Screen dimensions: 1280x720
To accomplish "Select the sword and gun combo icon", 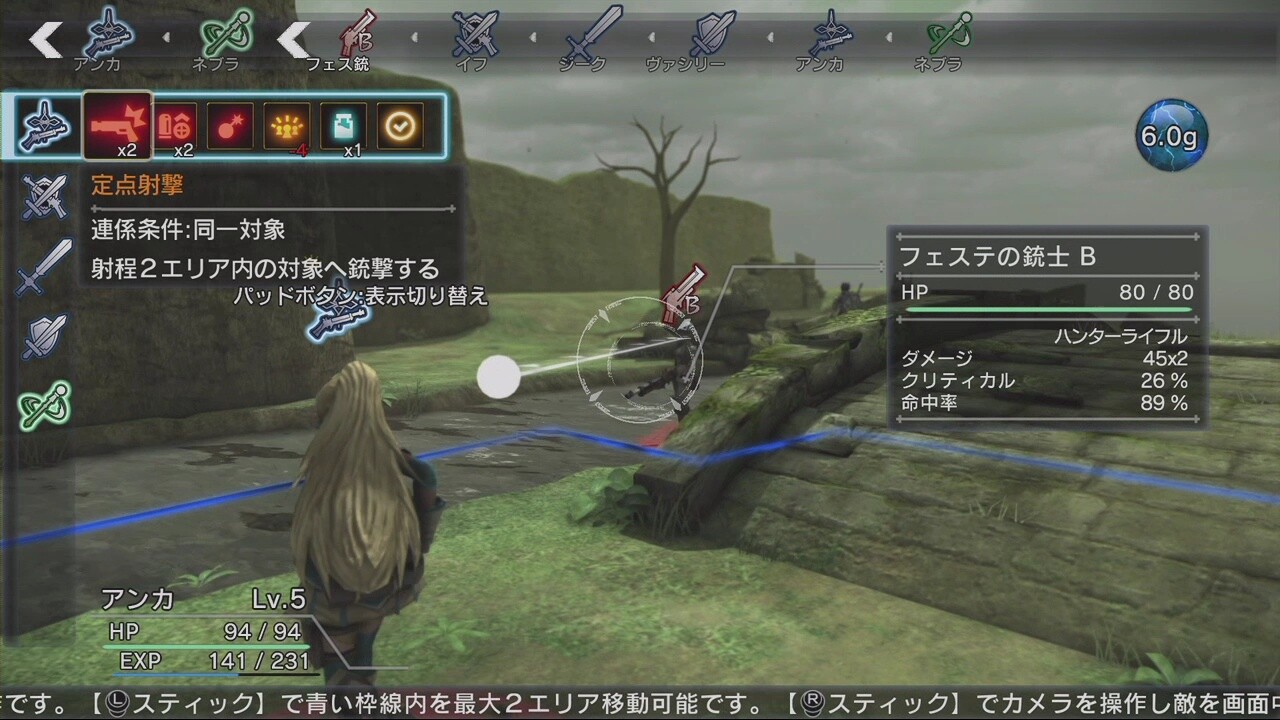I will coord(45,123).
